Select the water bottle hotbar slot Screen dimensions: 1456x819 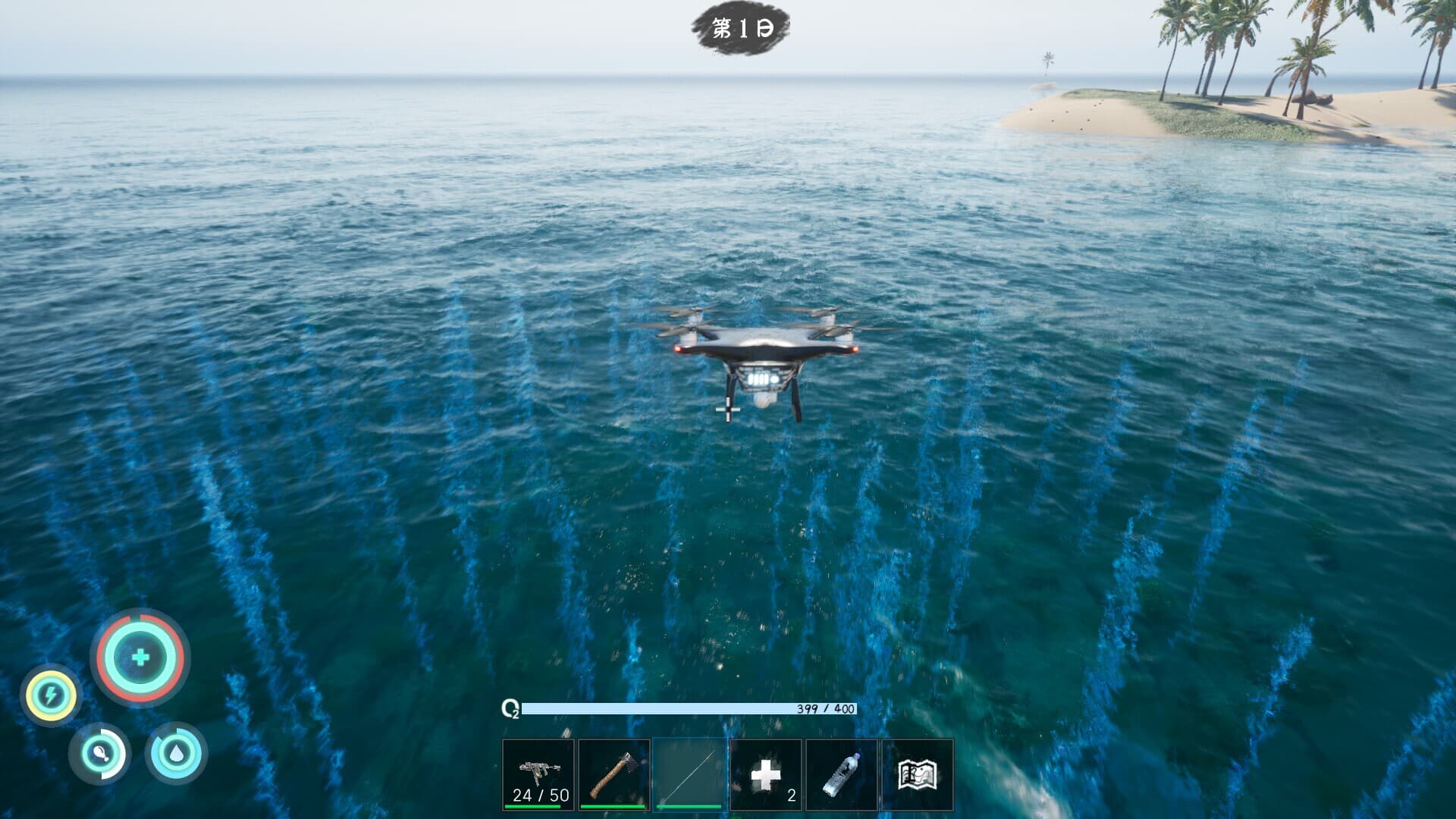(842, 774)
